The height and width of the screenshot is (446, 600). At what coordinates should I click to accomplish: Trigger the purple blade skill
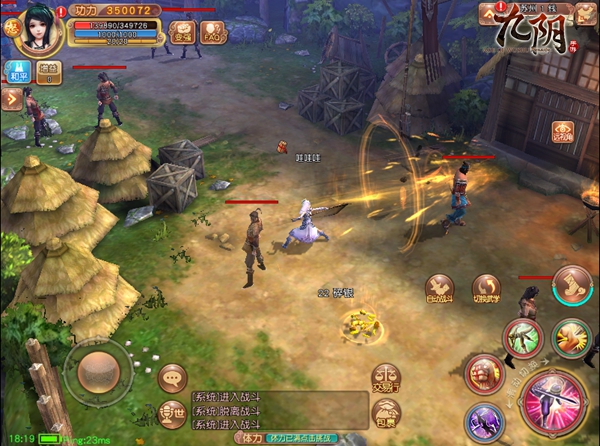[x=483, y=421]
